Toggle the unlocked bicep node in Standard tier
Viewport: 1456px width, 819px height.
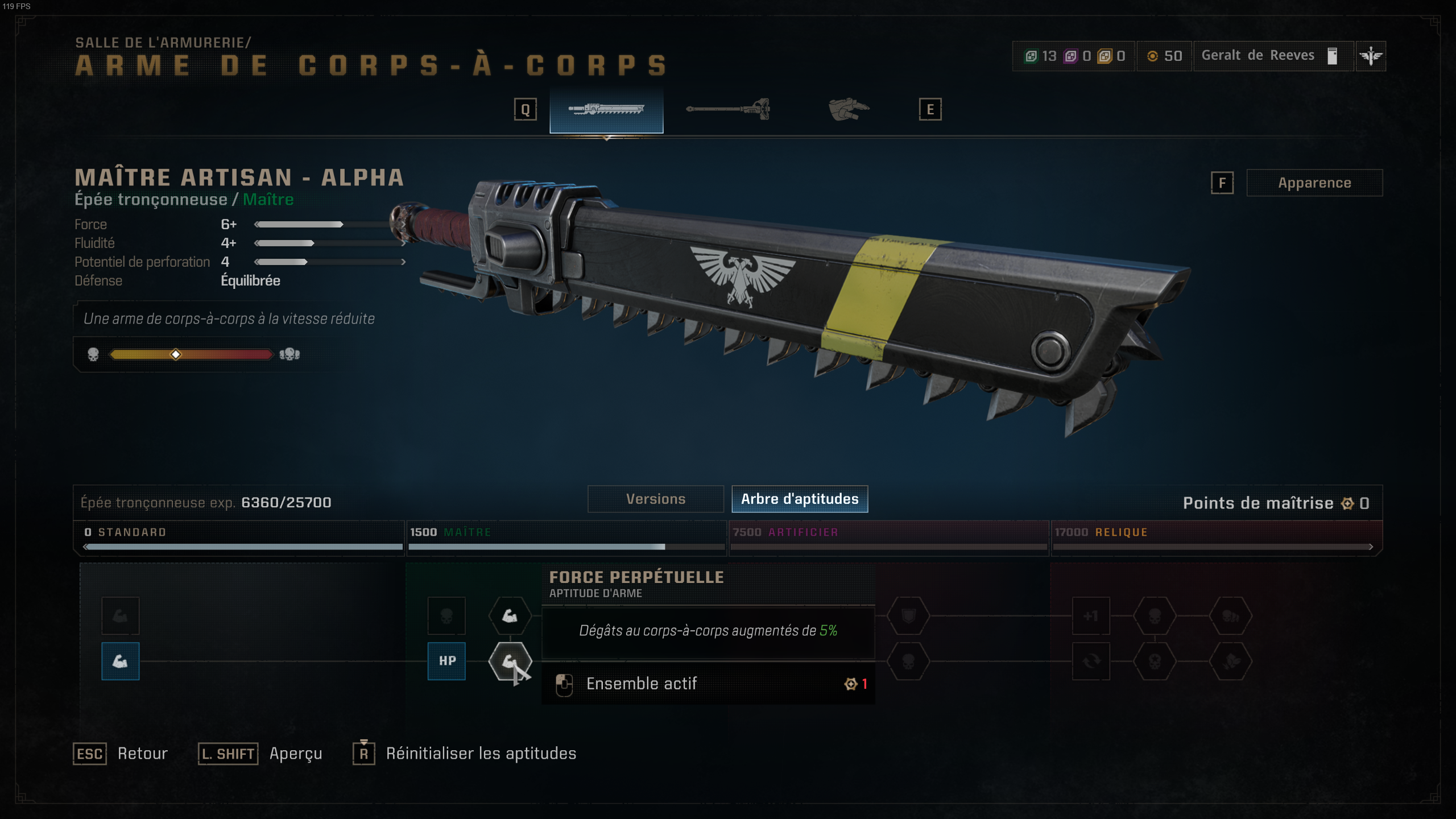[120, 661]
